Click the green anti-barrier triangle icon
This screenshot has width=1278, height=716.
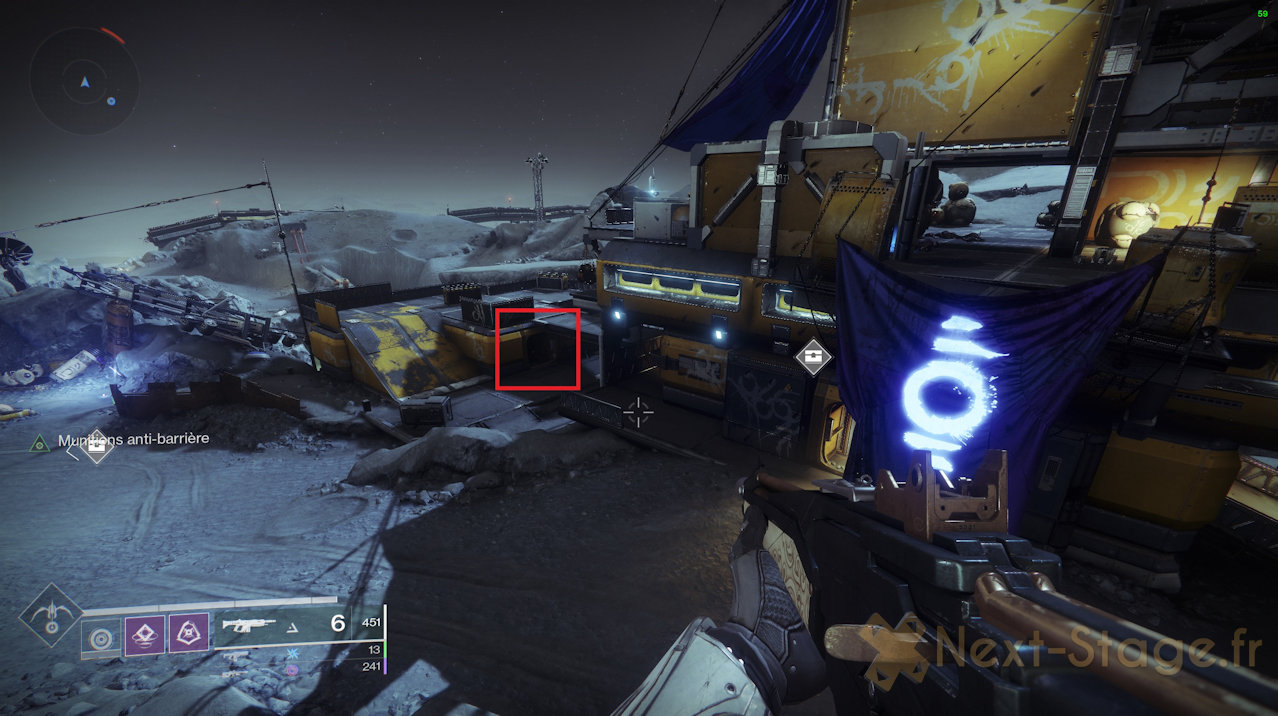(39, 442)
